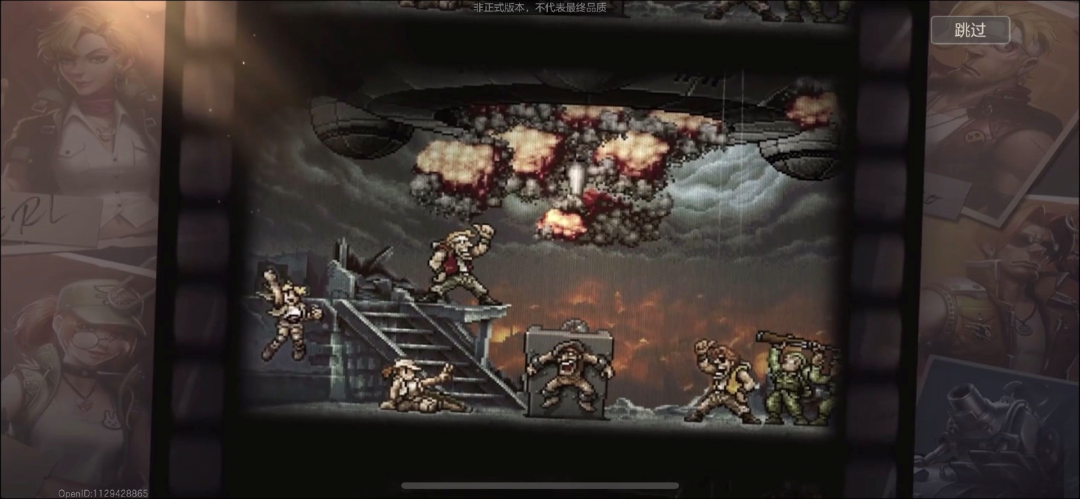Skip the cutscene with the 跳过 button
The height and width of the screenshot is (499, 1080).
pos(970,30)
